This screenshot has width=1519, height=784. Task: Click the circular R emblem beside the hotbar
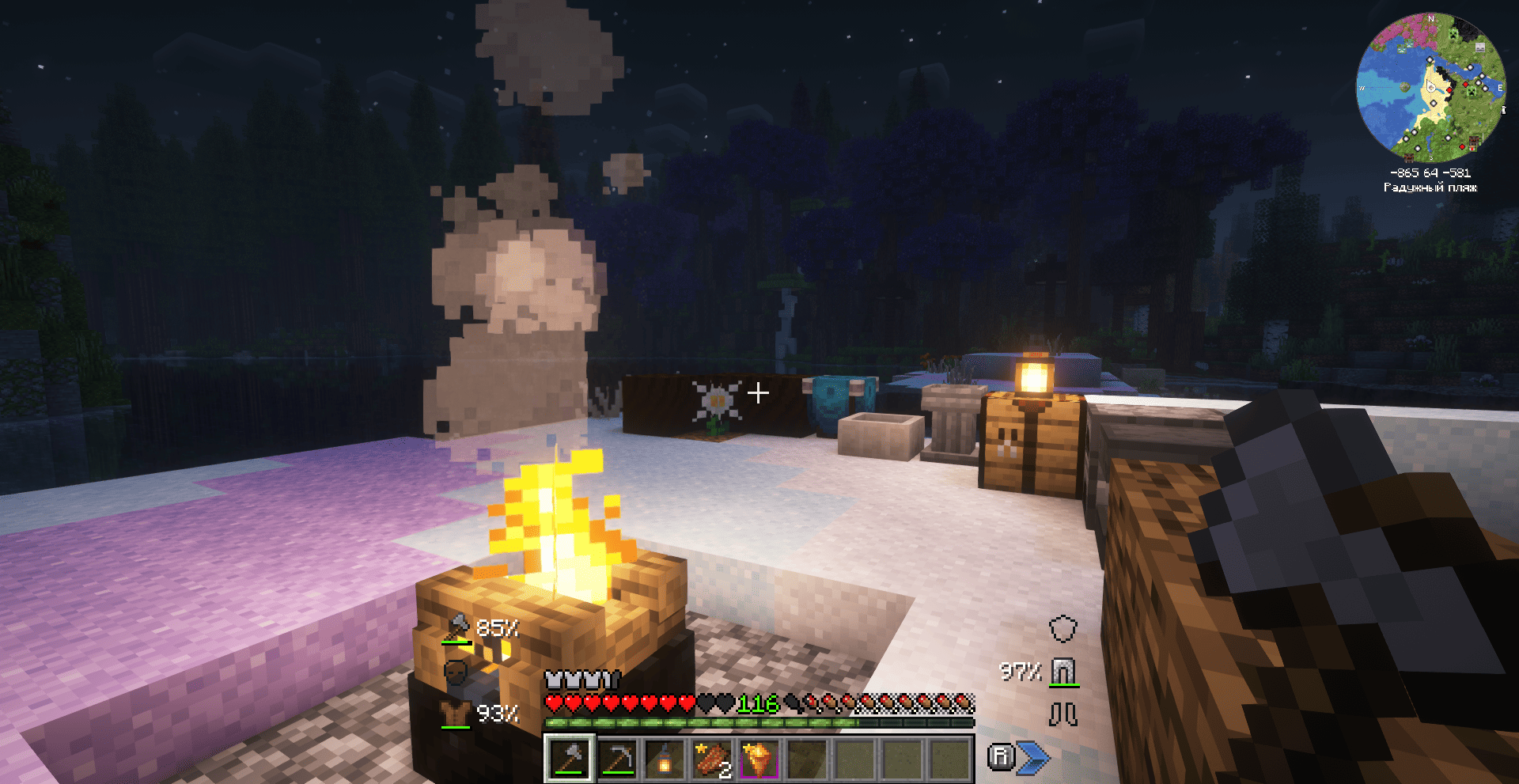[1002, 758]
